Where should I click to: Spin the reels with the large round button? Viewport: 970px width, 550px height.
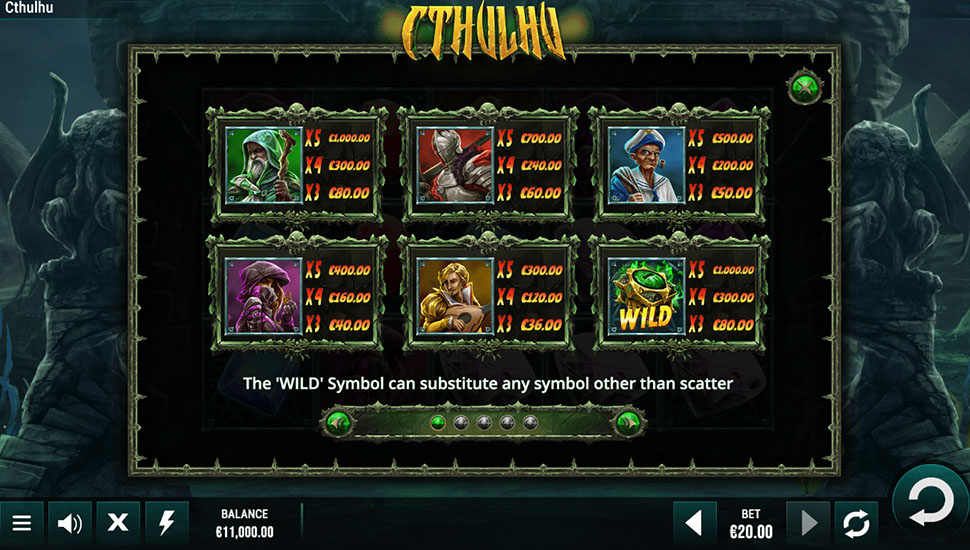[929, 501]
